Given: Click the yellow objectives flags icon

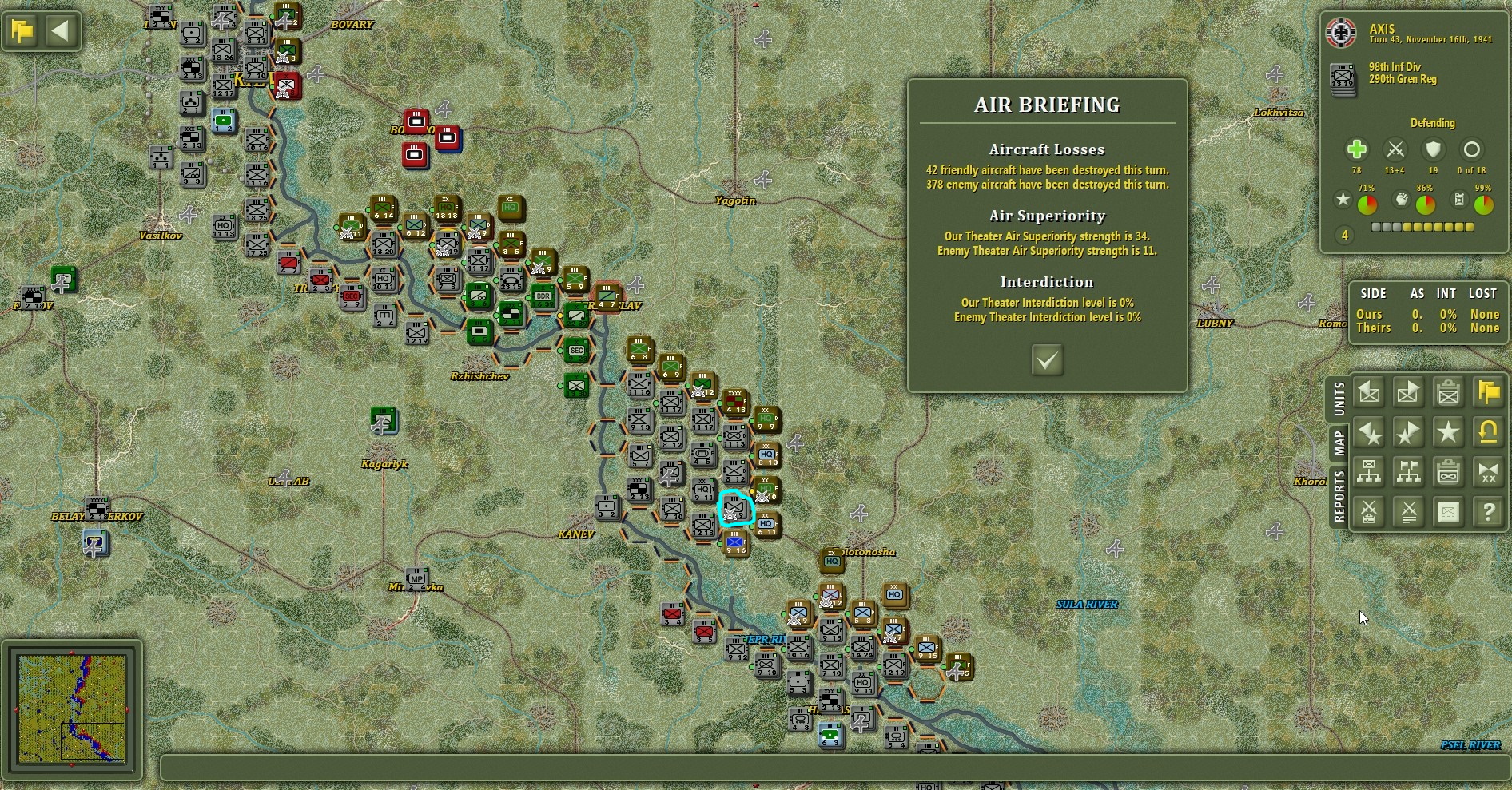Looking at the screenshot, I should 1488,393.
